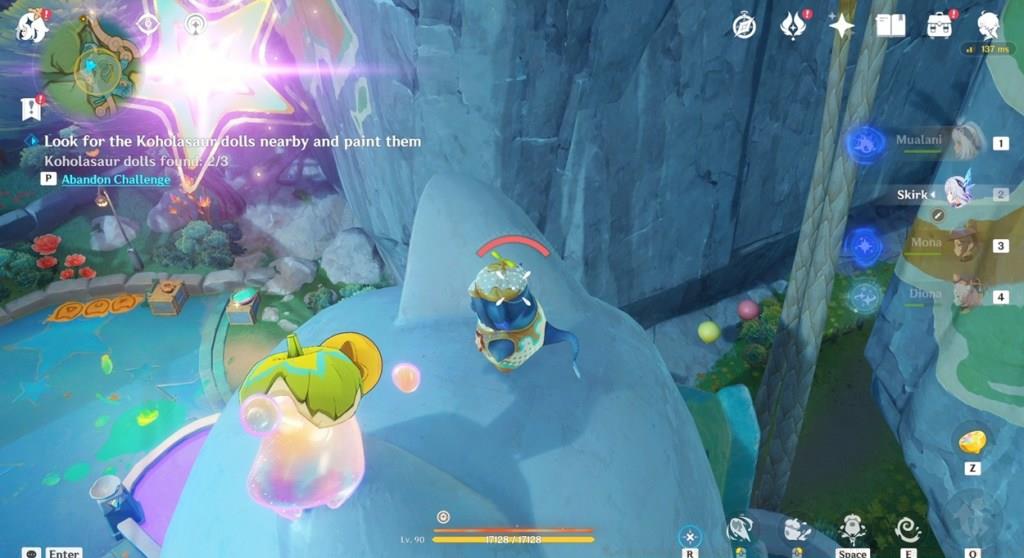Use the golden gadget item
The height and width of the screenshot is (558, 1024).
pyautogui.click(x=972, y=442)
